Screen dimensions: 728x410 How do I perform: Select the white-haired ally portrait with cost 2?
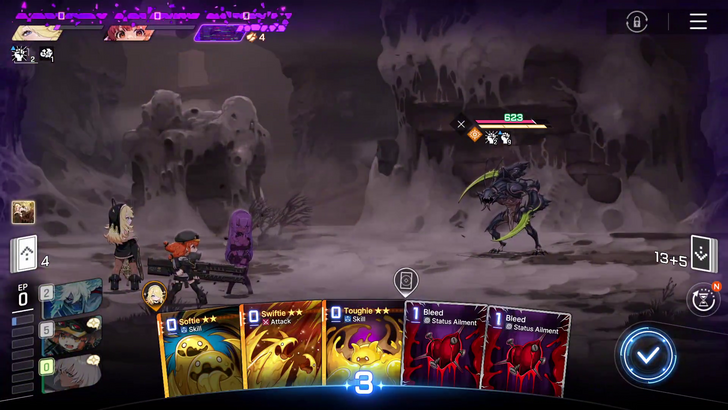pos(70,298)
